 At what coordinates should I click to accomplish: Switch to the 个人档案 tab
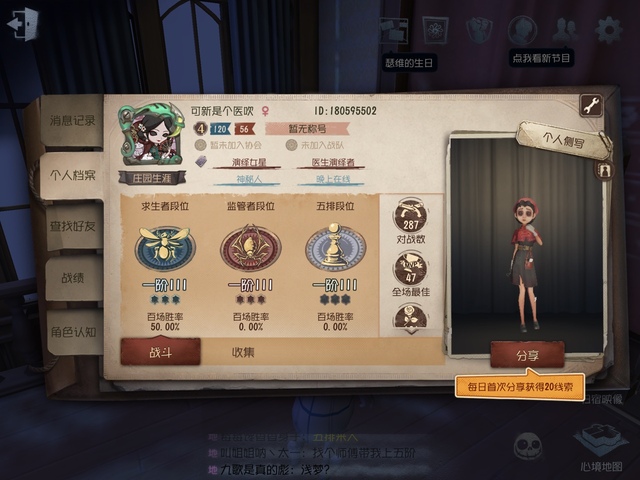click(72, 175)
